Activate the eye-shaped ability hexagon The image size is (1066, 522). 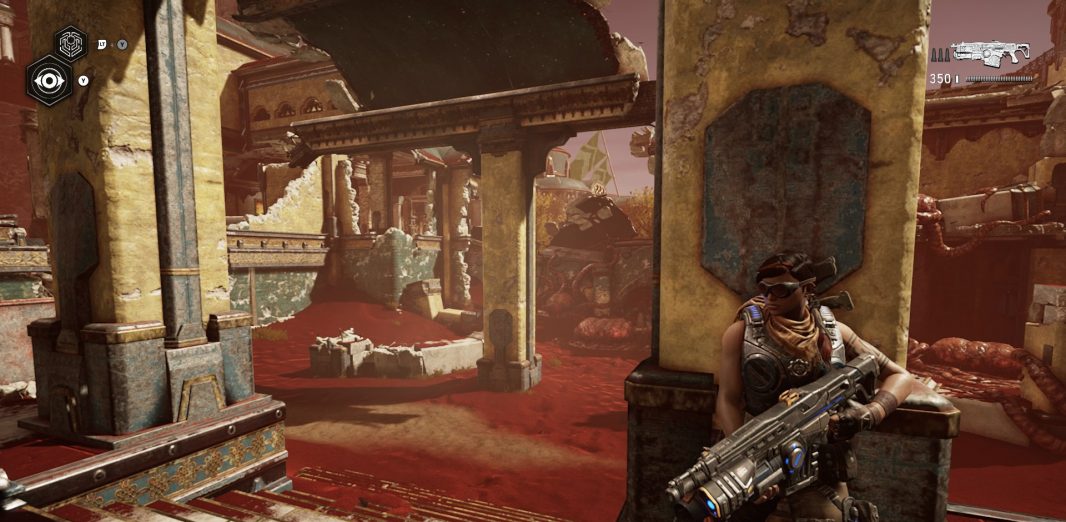coord(47,80)
